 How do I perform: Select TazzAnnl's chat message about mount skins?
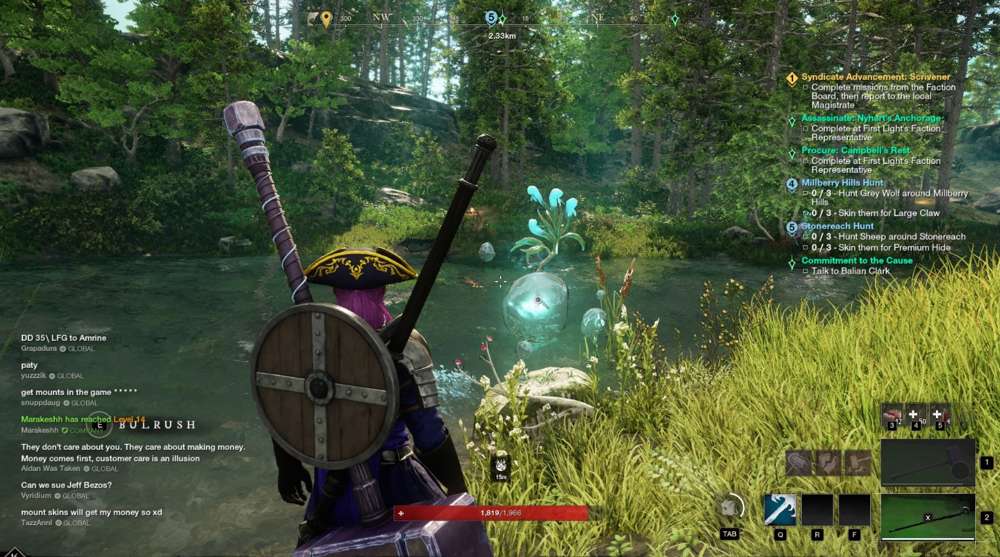91,512
